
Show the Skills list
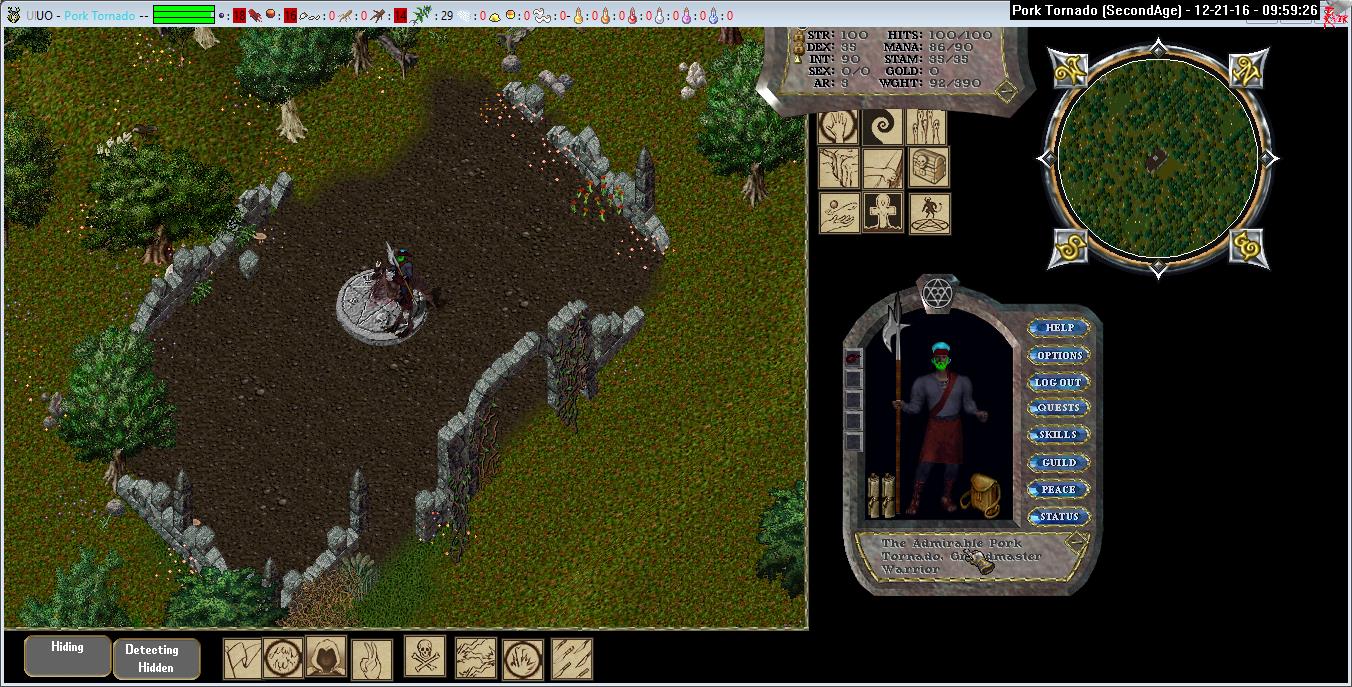point(1058,435)
